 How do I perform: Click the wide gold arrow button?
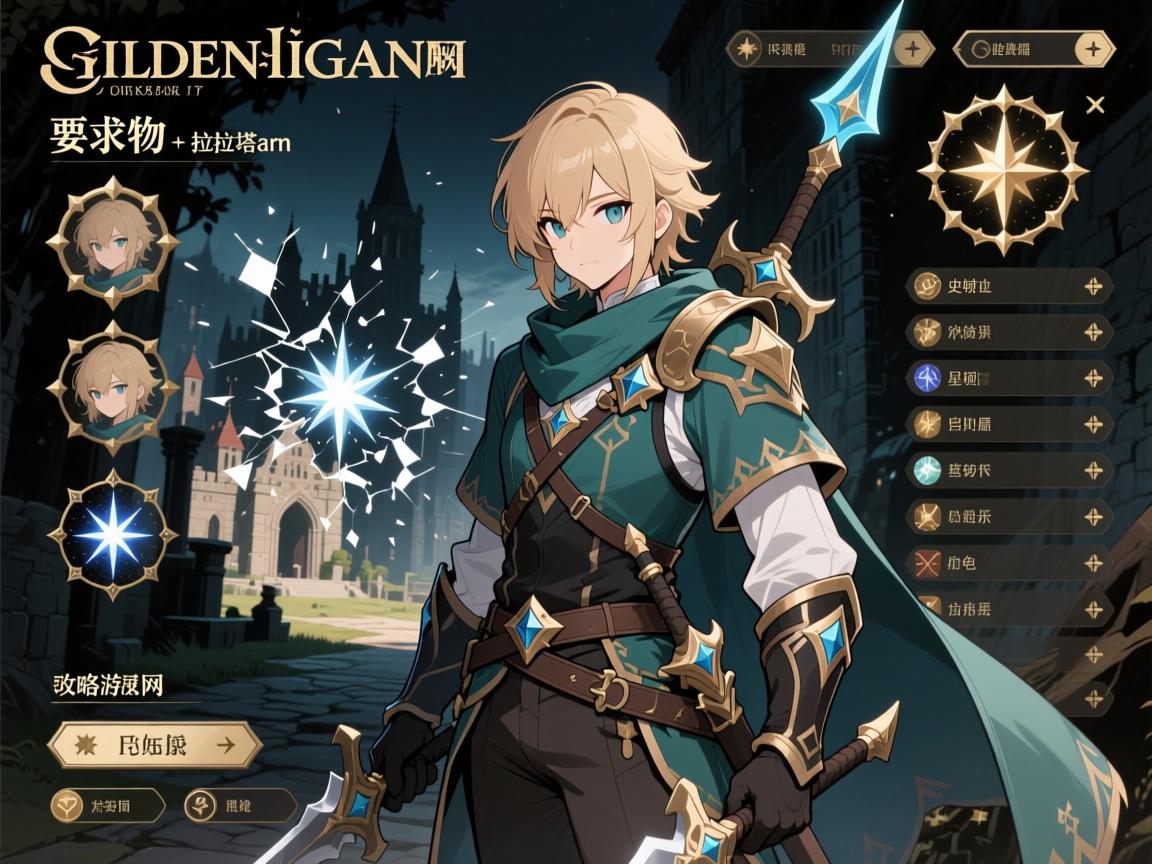pyautogui.click(x=155, y=744)
